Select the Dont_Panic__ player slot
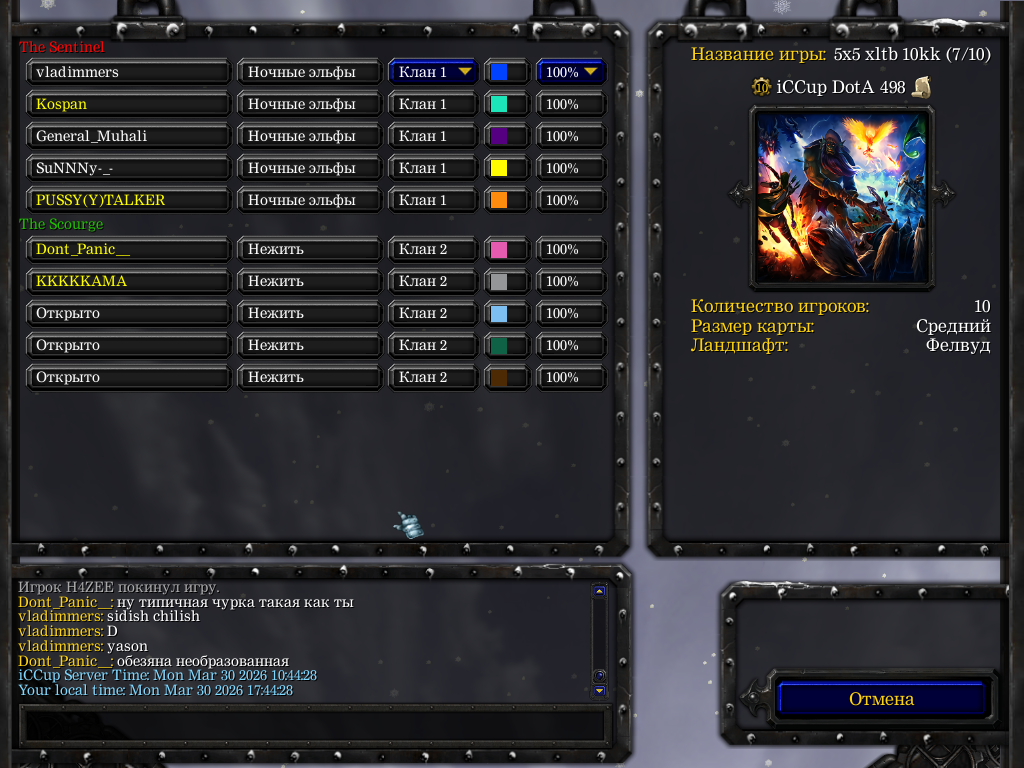Screen dimensions: 1024x768 (x=129, y=249)
